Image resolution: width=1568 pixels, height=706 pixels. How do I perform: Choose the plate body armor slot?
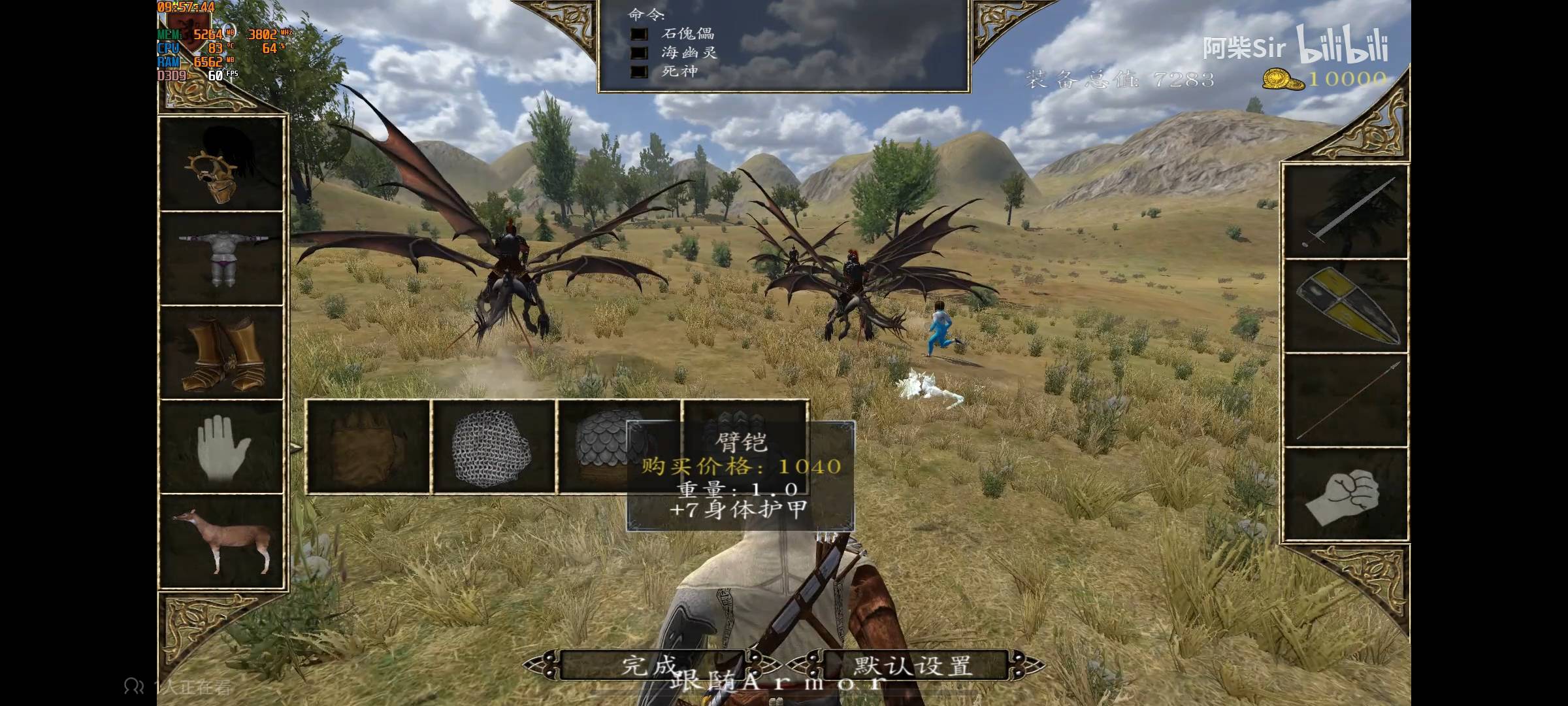pyautogui.click(x=221, y=259)
